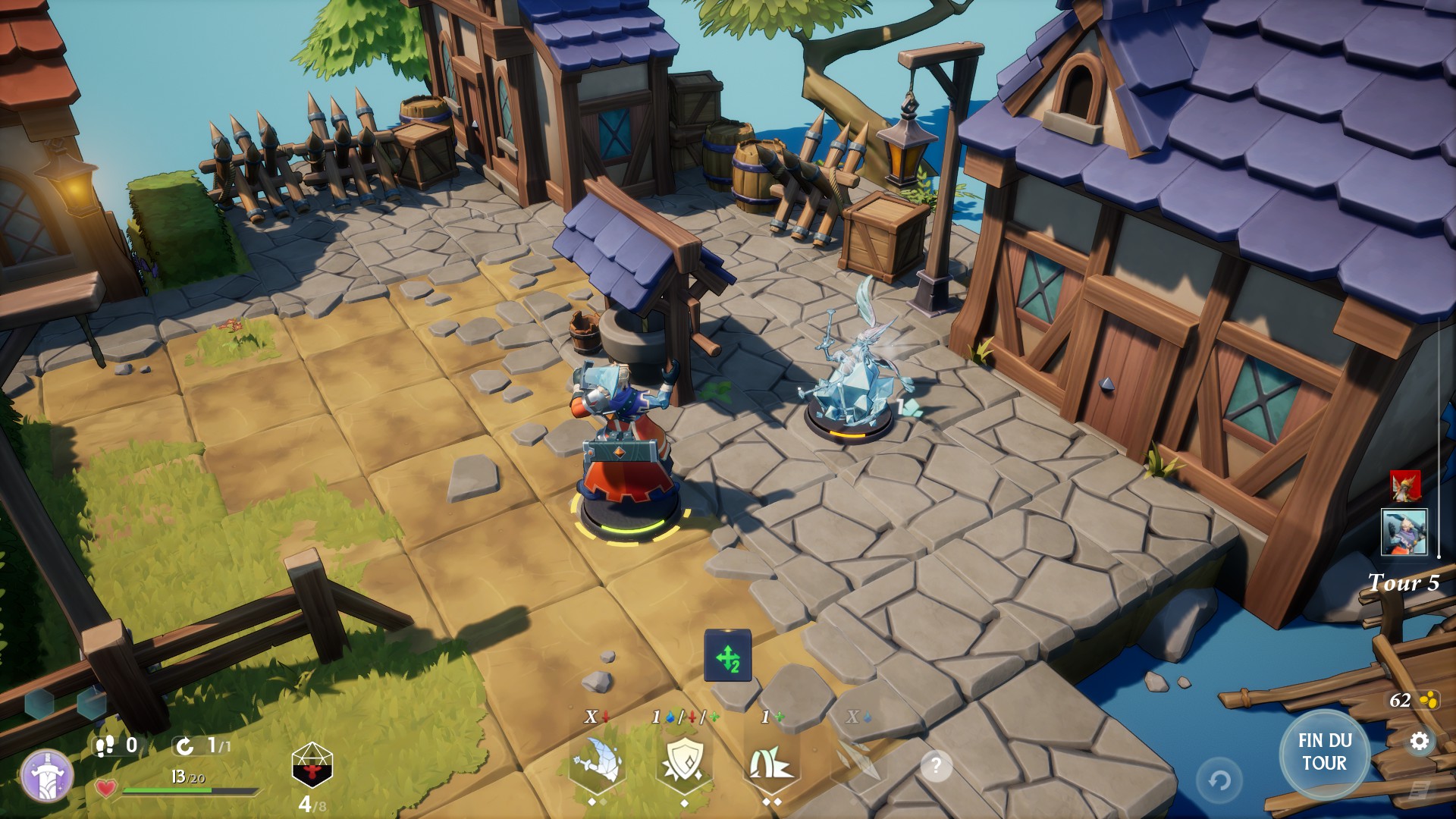Open the question mark help button
The image size is (1456, 819).
tap(936, 767)
